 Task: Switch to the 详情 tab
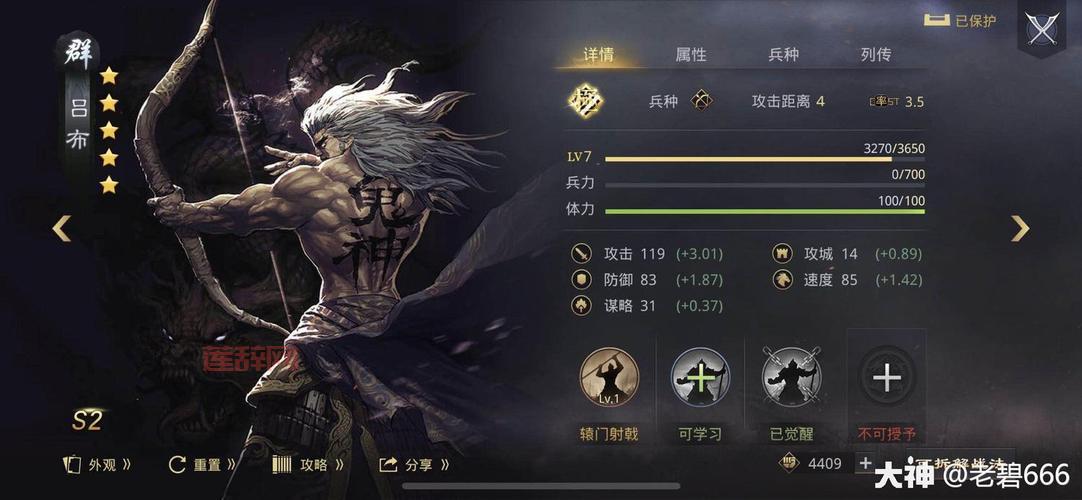pos(599,54)
